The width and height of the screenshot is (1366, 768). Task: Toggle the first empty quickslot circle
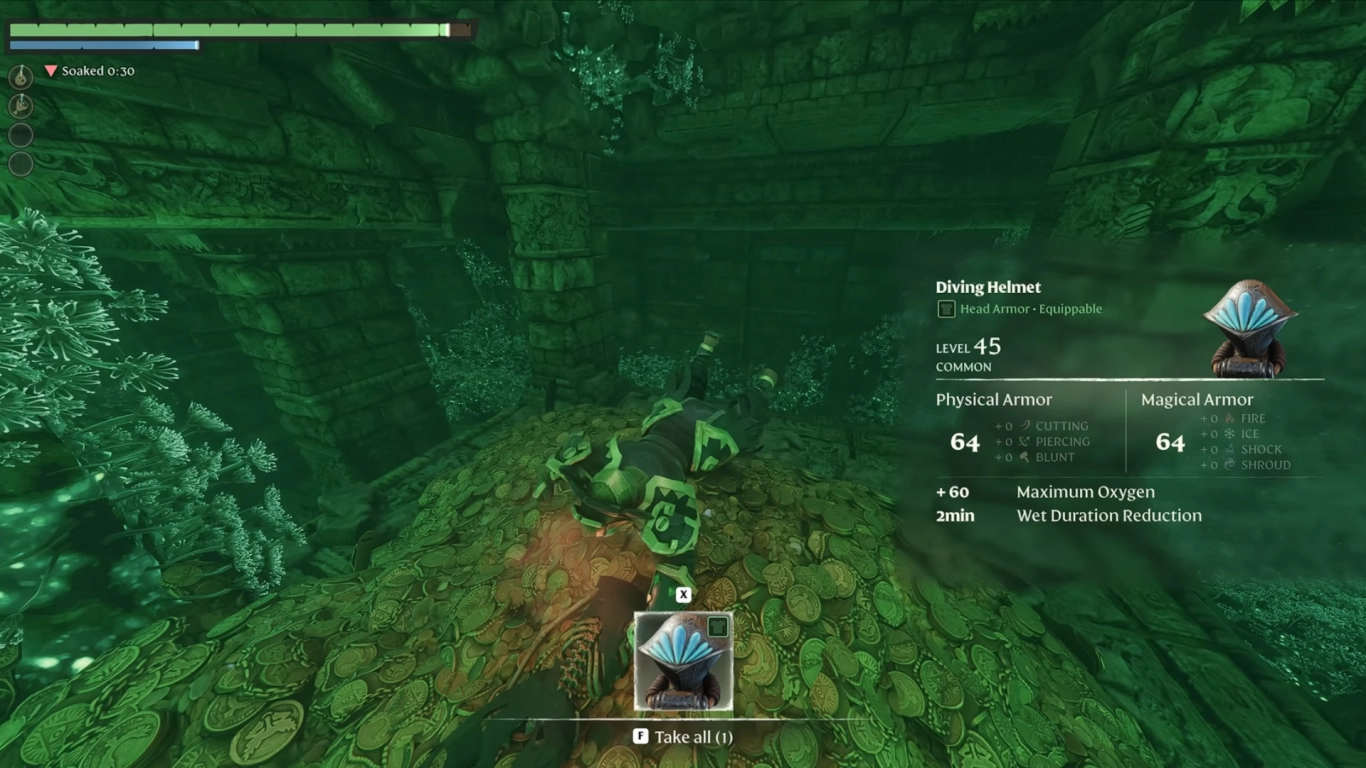(20, 135)
